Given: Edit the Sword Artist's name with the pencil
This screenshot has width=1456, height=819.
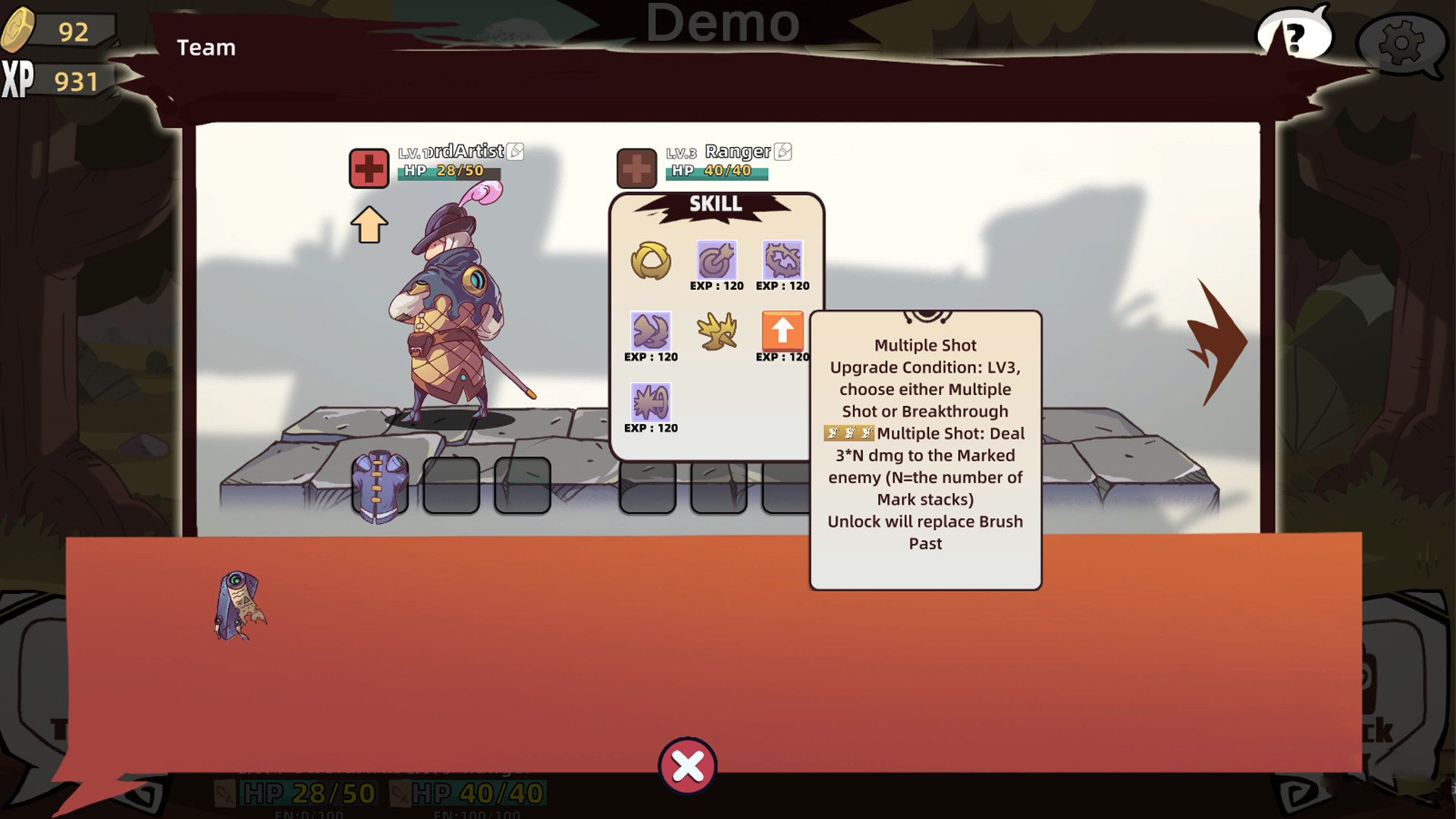Looking at the screenshot, I should point(516,151).
